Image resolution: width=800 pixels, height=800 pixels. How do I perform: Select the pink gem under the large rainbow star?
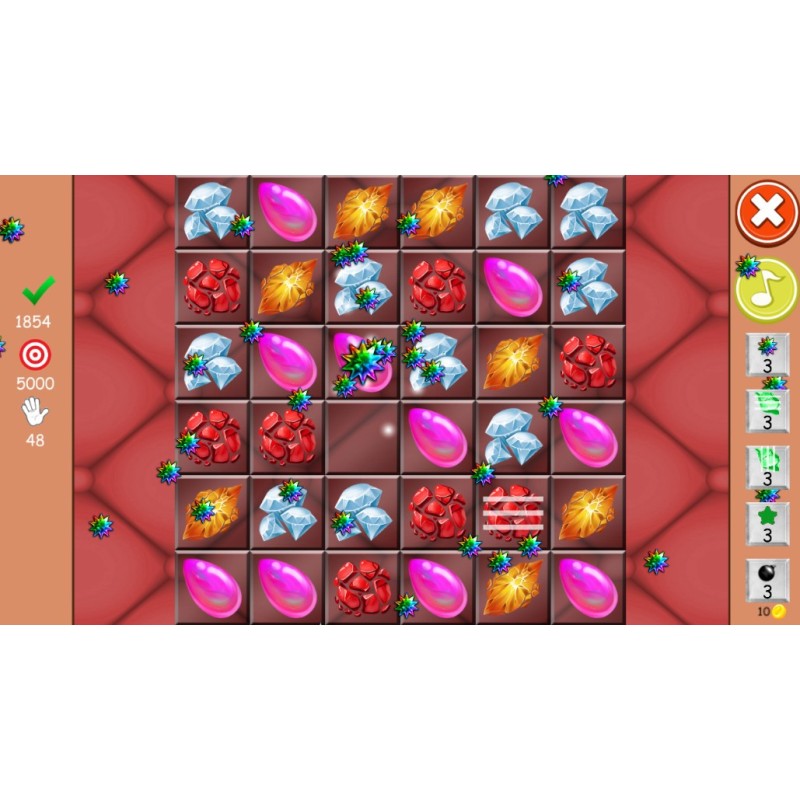[x=362, y=362]
